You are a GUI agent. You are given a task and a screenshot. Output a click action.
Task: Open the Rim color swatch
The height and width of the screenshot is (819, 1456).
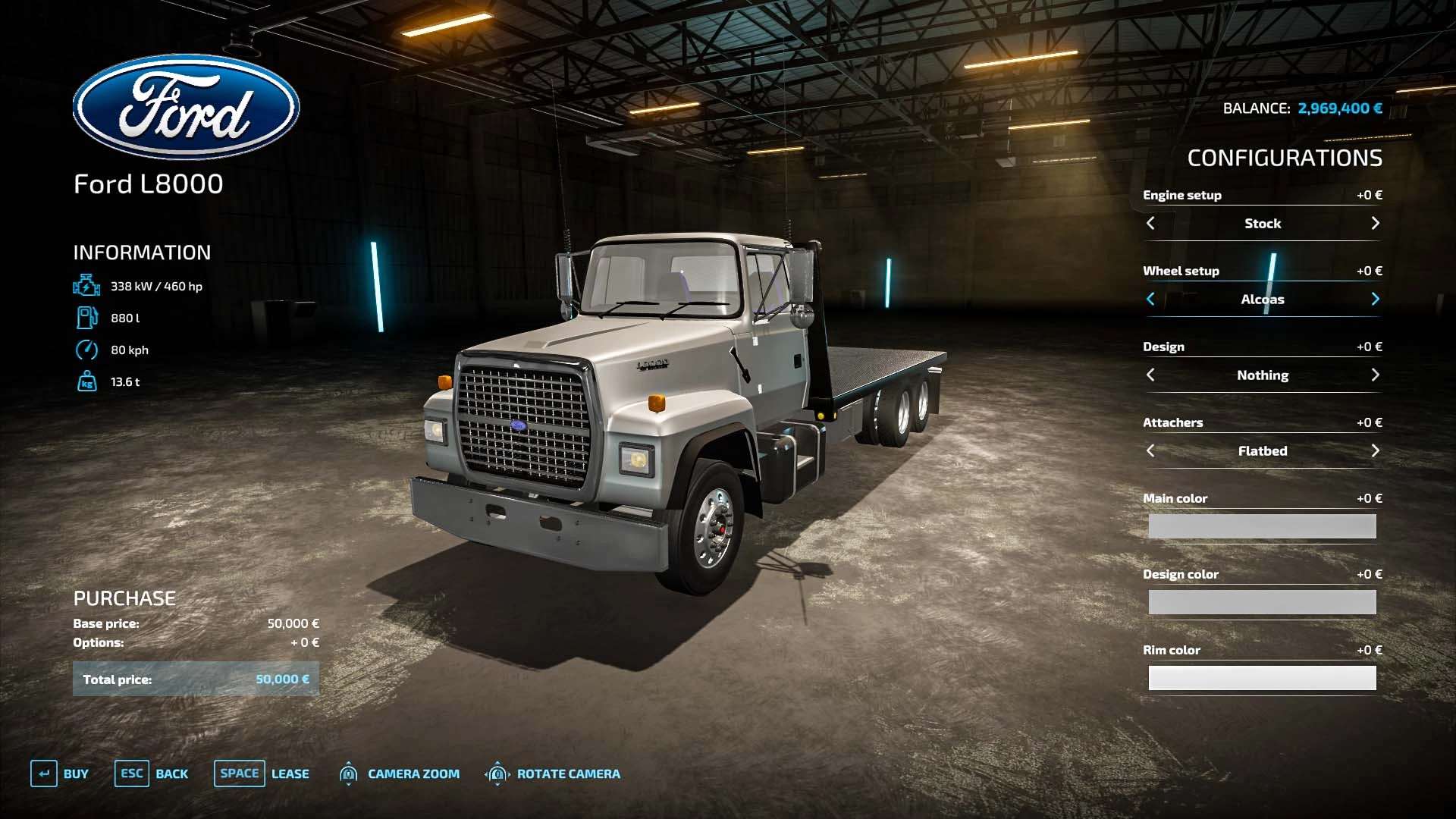point(1262,678)
